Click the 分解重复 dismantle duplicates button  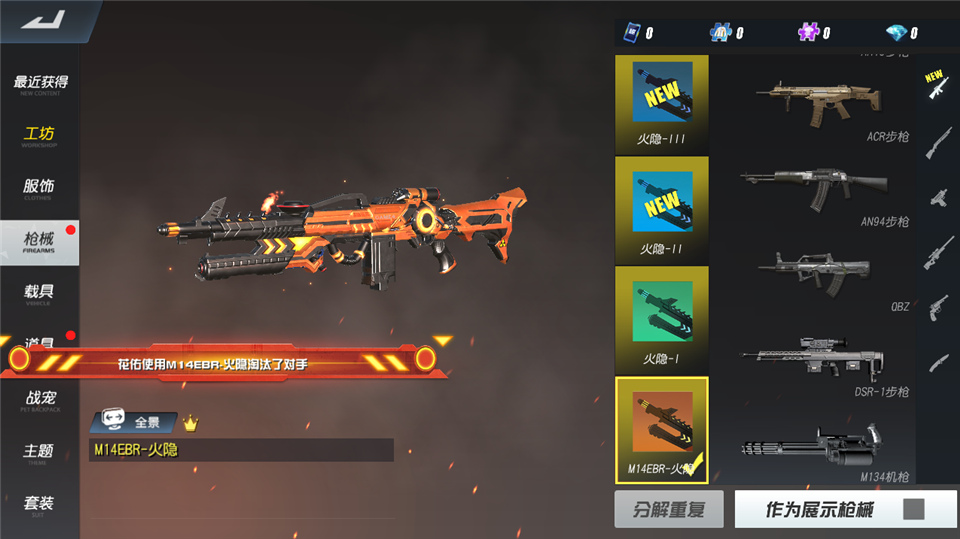coord(669,510)
